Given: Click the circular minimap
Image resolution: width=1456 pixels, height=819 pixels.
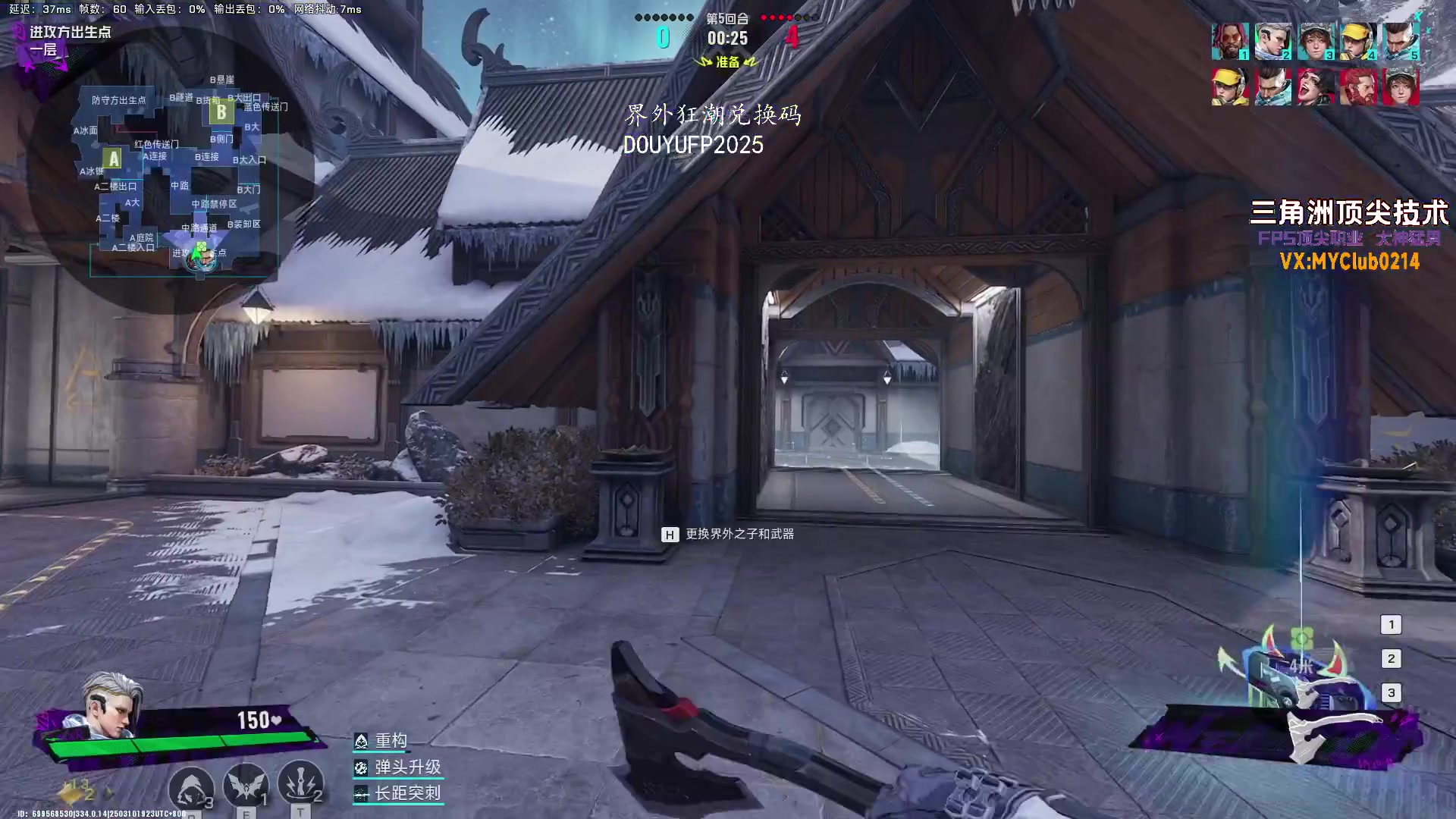Looking at the screenshot, I should 171,171.
